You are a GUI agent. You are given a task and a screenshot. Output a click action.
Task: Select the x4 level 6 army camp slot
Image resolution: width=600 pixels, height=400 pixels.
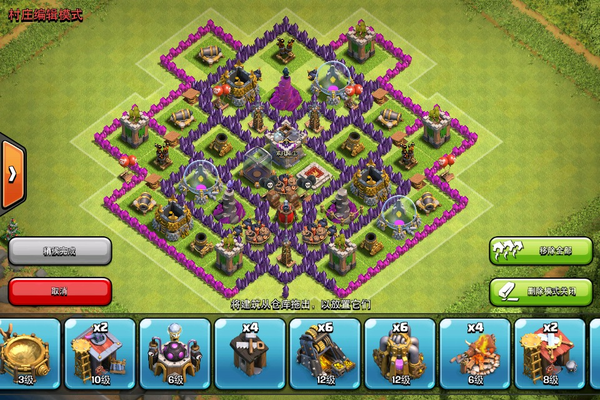point(474,353)
